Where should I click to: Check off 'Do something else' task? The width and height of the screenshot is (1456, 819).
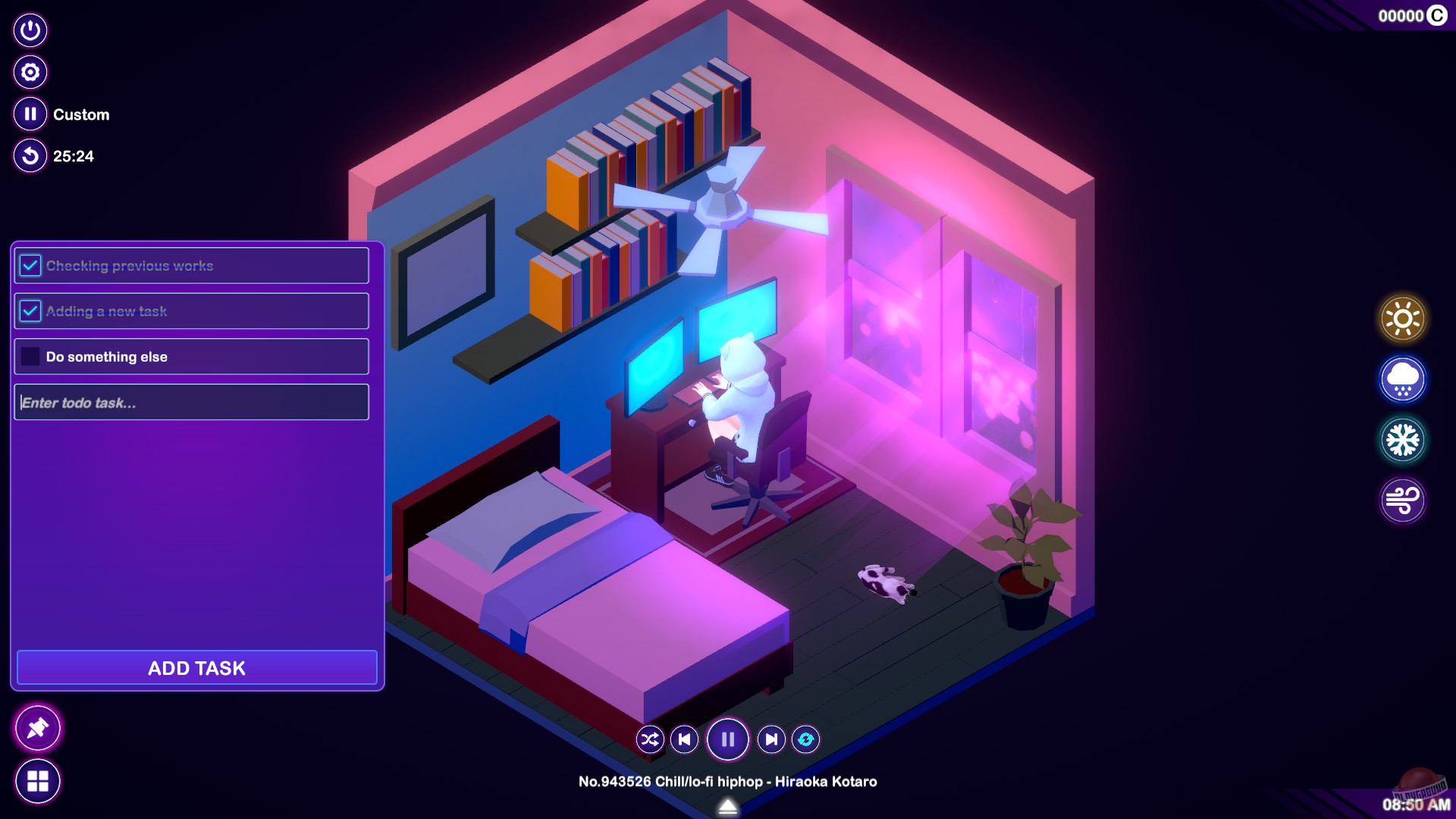tap(30, 356)
